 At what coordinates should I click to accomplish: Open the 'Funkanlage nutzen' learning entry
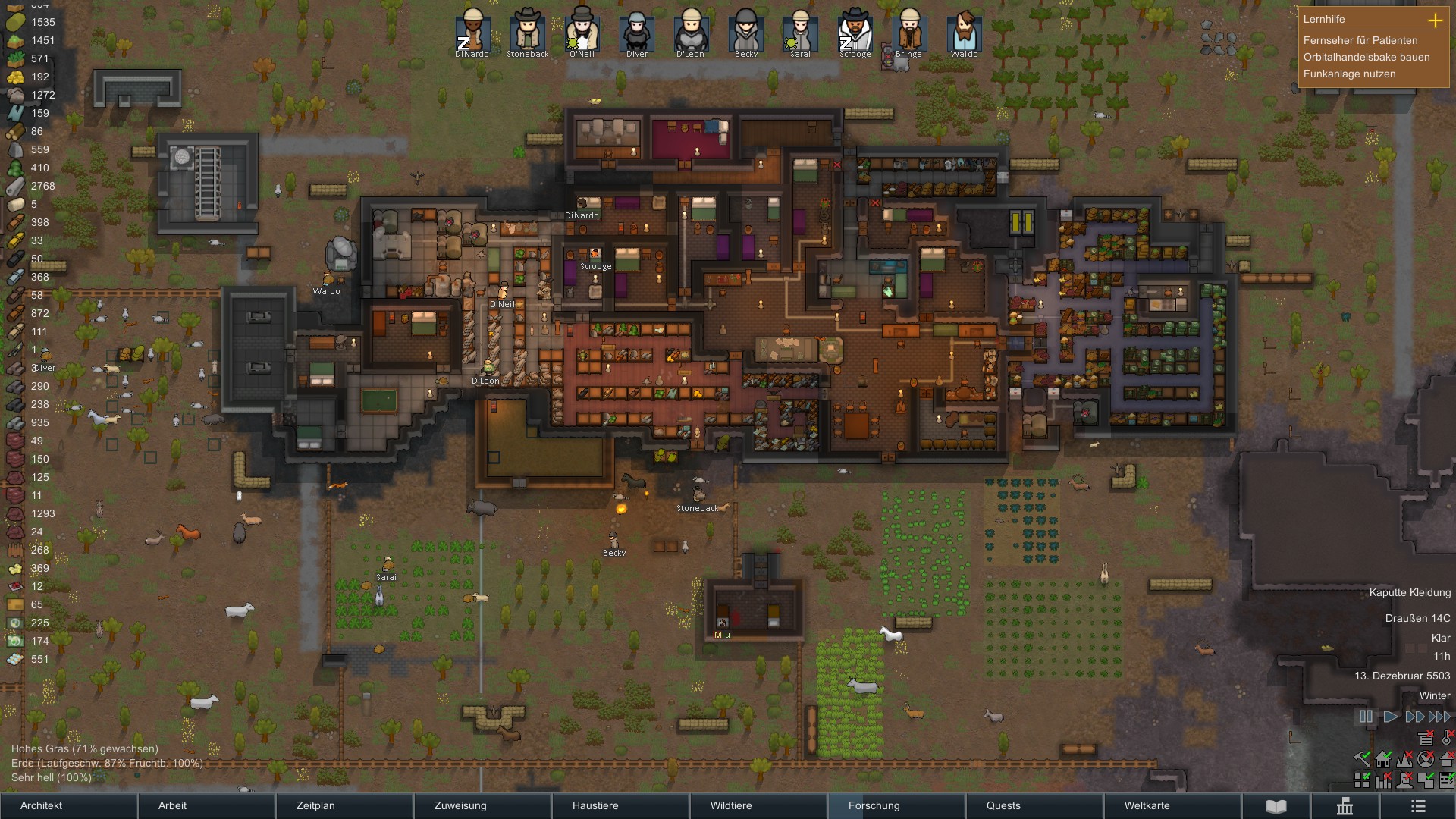(x=1349, y=74)
